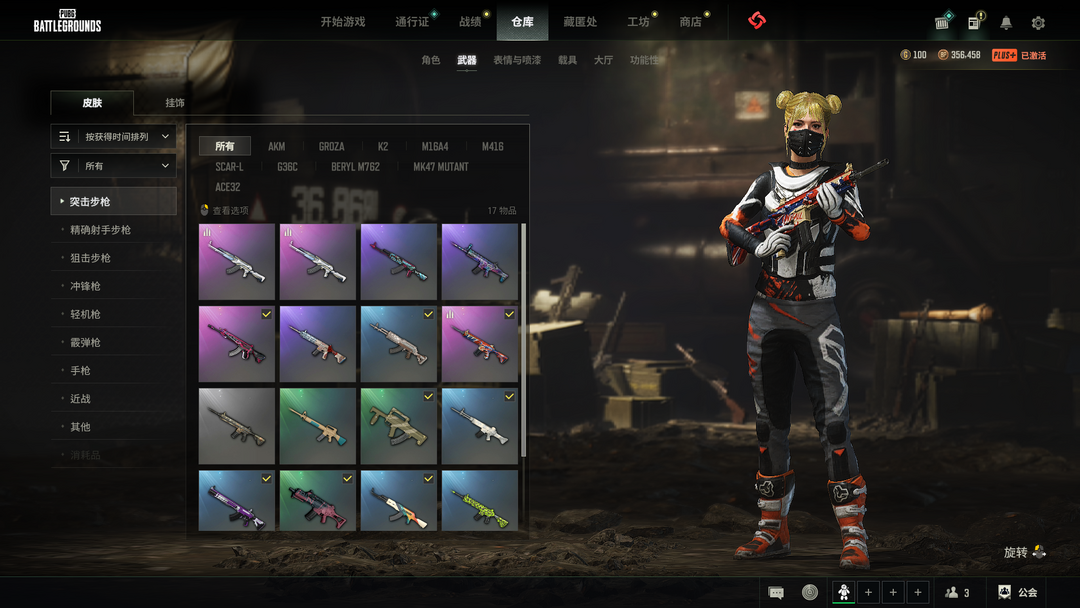Viewport: 1080px width, 608px height.
Task: Switch to the 挂饰 tab
Action: click(x=175, y=103)
